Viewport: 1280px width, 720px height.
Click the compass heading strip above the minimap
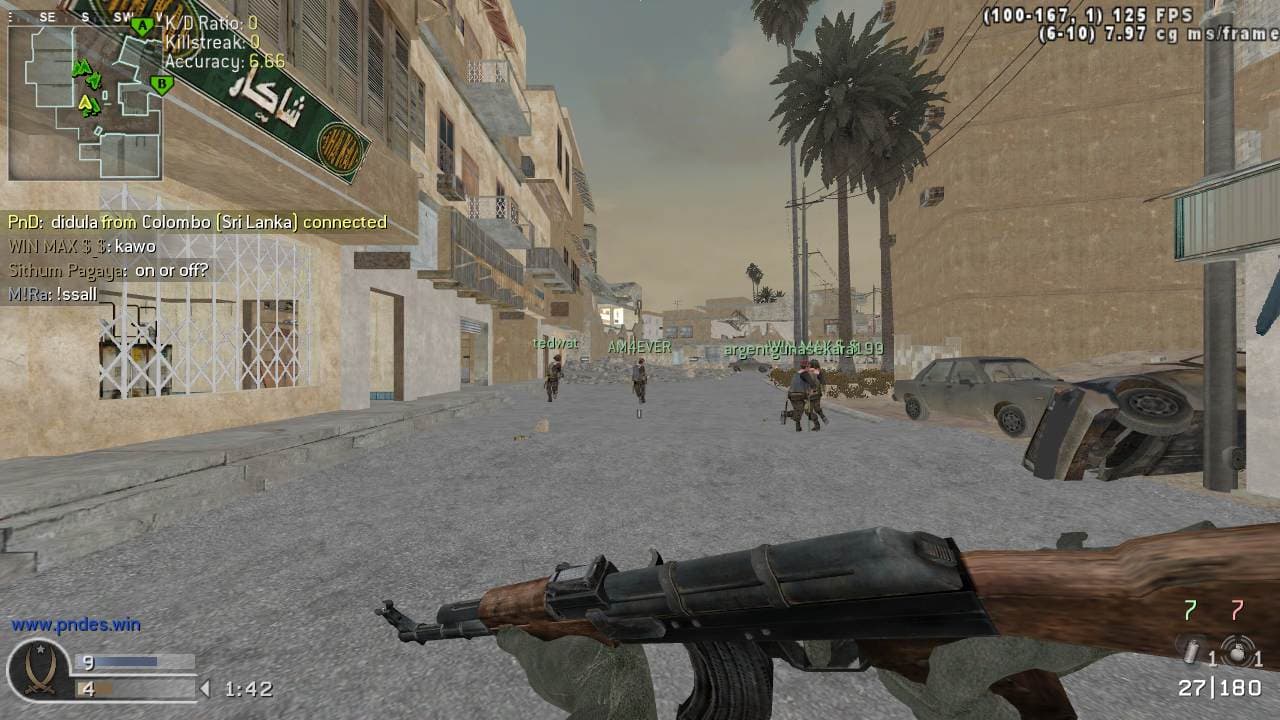85,17
